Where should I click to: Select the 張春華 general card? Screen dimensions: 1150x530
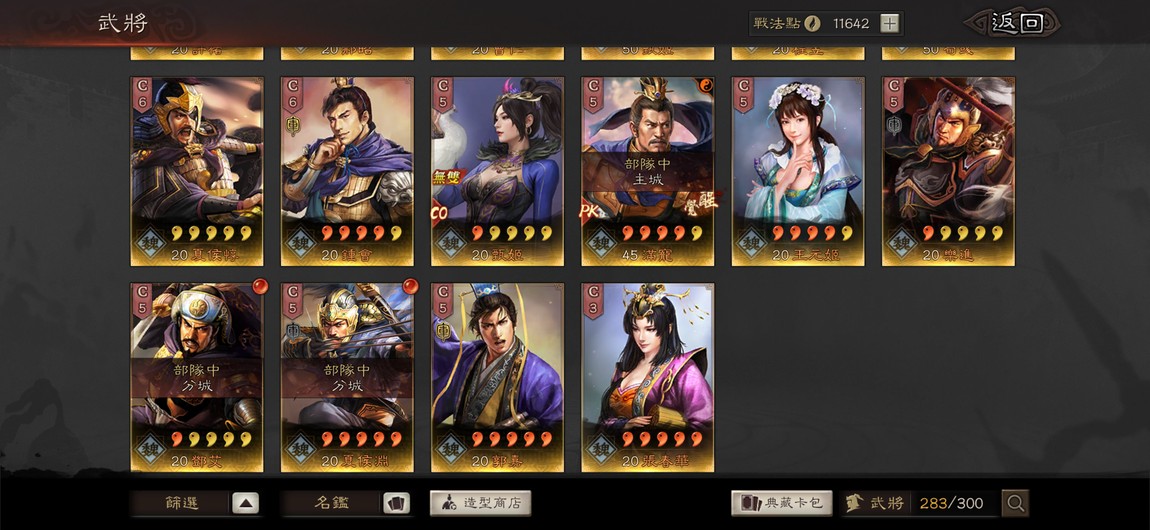[x=647, y=377]
